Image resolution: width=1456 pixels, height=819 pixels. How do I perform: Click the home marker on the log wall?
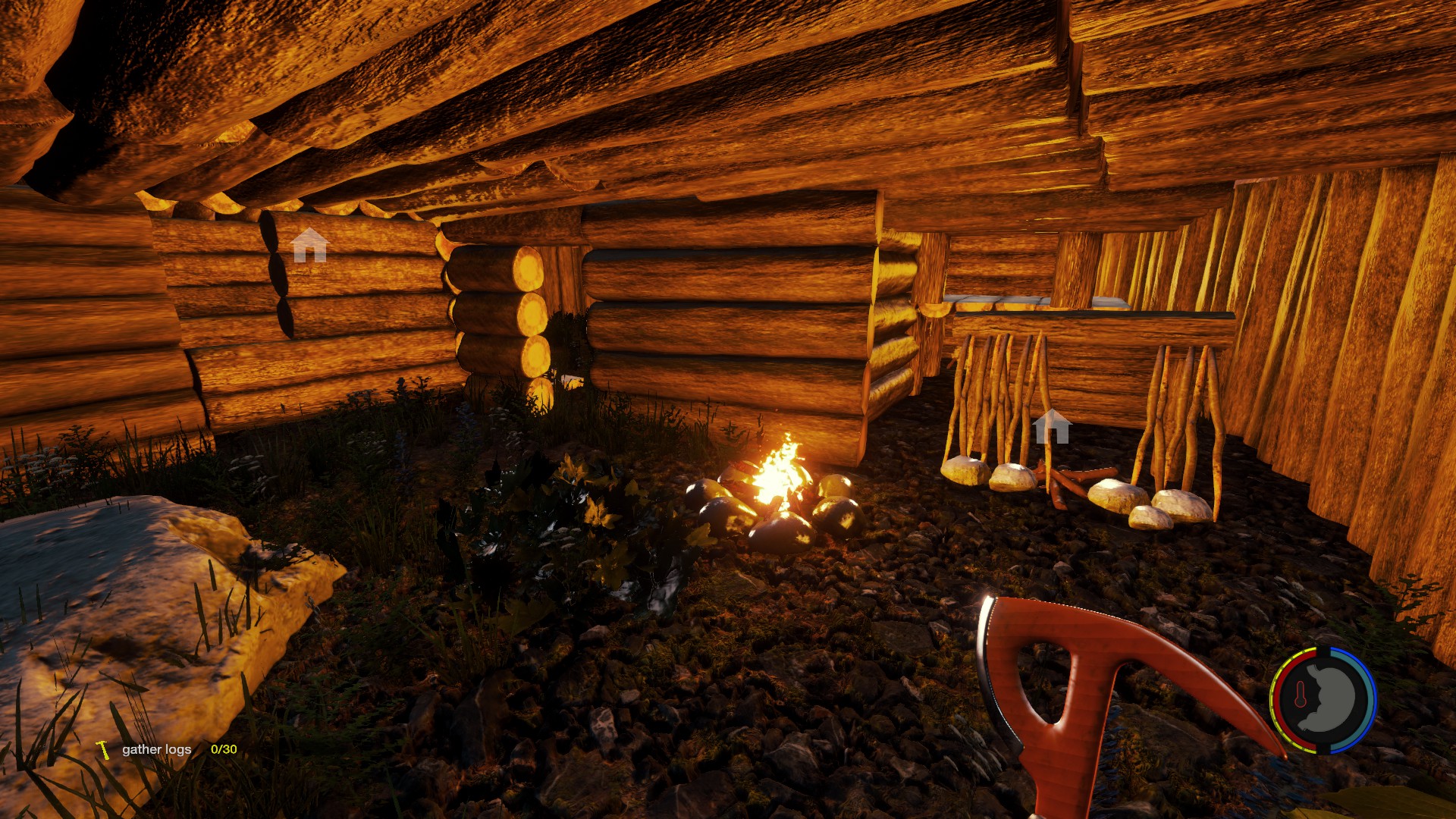(x=309, y=245)
